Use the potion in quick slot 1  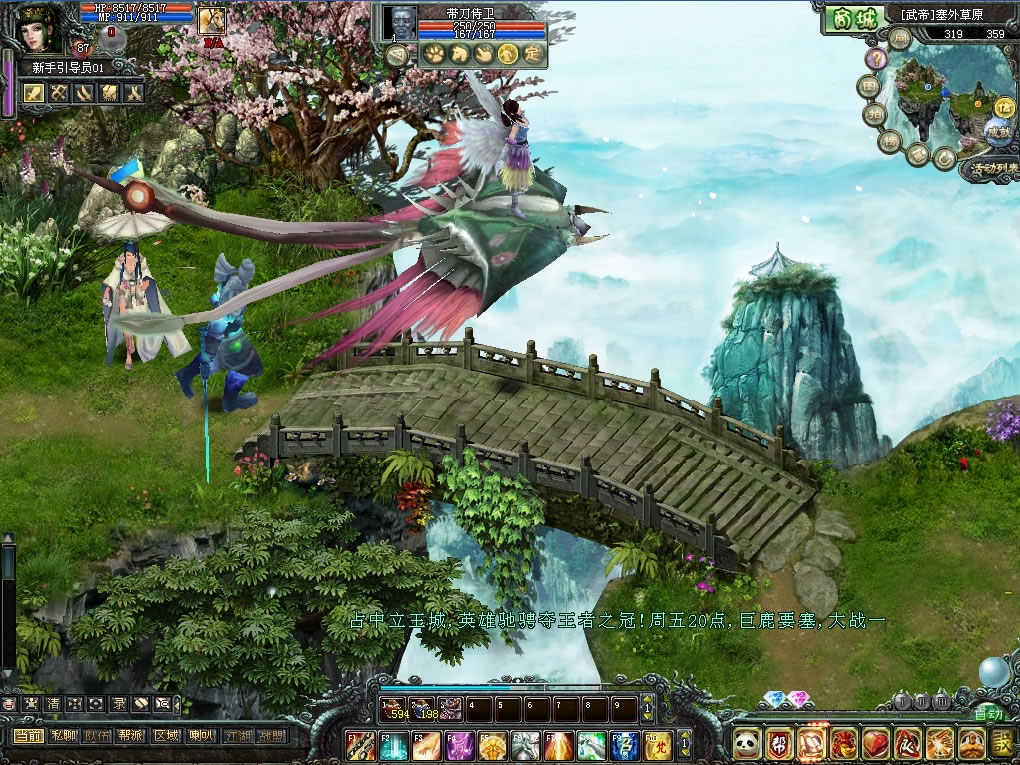tap(394, 710)
